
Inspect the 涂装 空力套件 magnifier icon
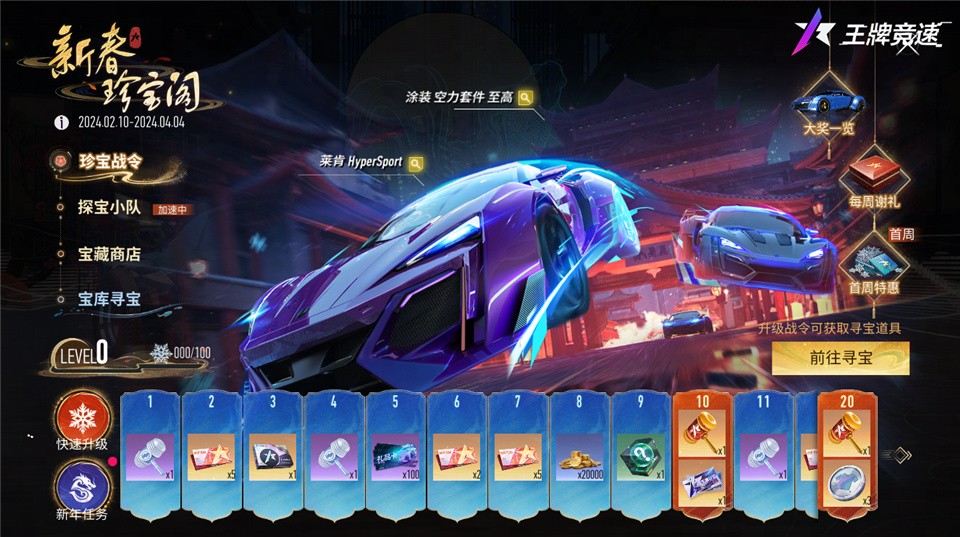(525, 97)
